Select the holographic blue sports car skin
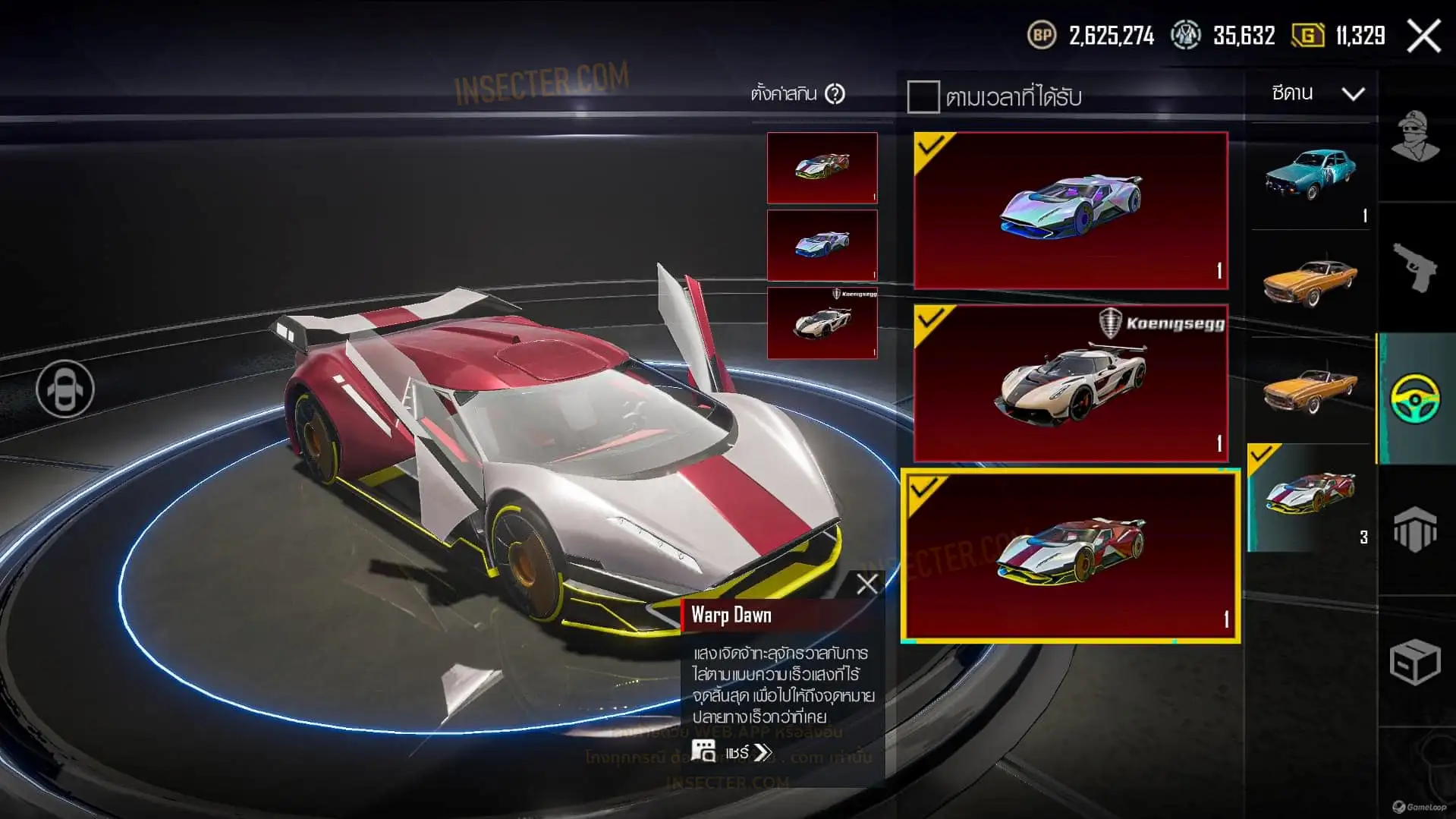1456x819 pixels. [1071, 210]
